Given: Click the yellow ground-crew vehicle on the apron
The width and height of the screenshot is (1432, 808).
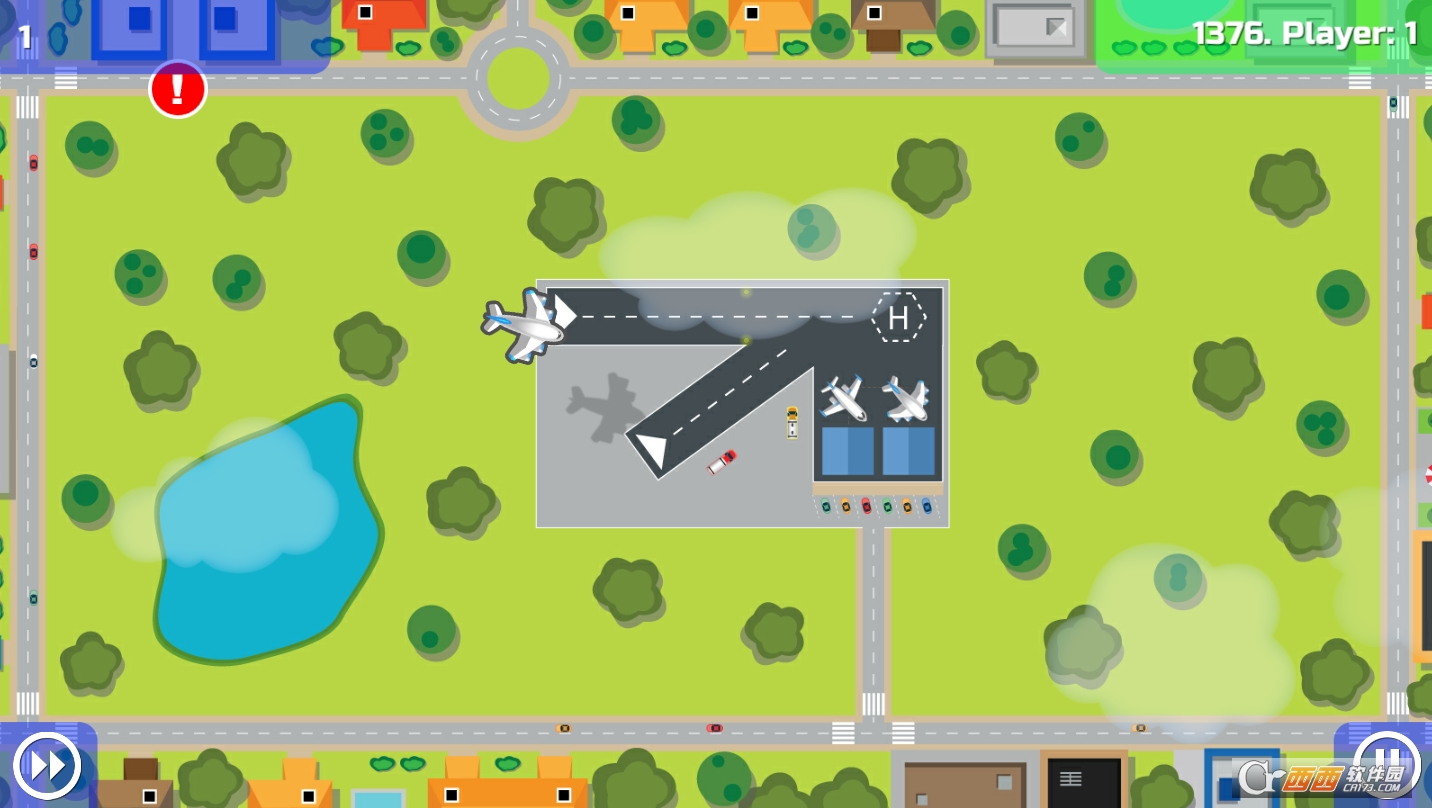Looking at the screenshot, I should [x=789, y=420].
